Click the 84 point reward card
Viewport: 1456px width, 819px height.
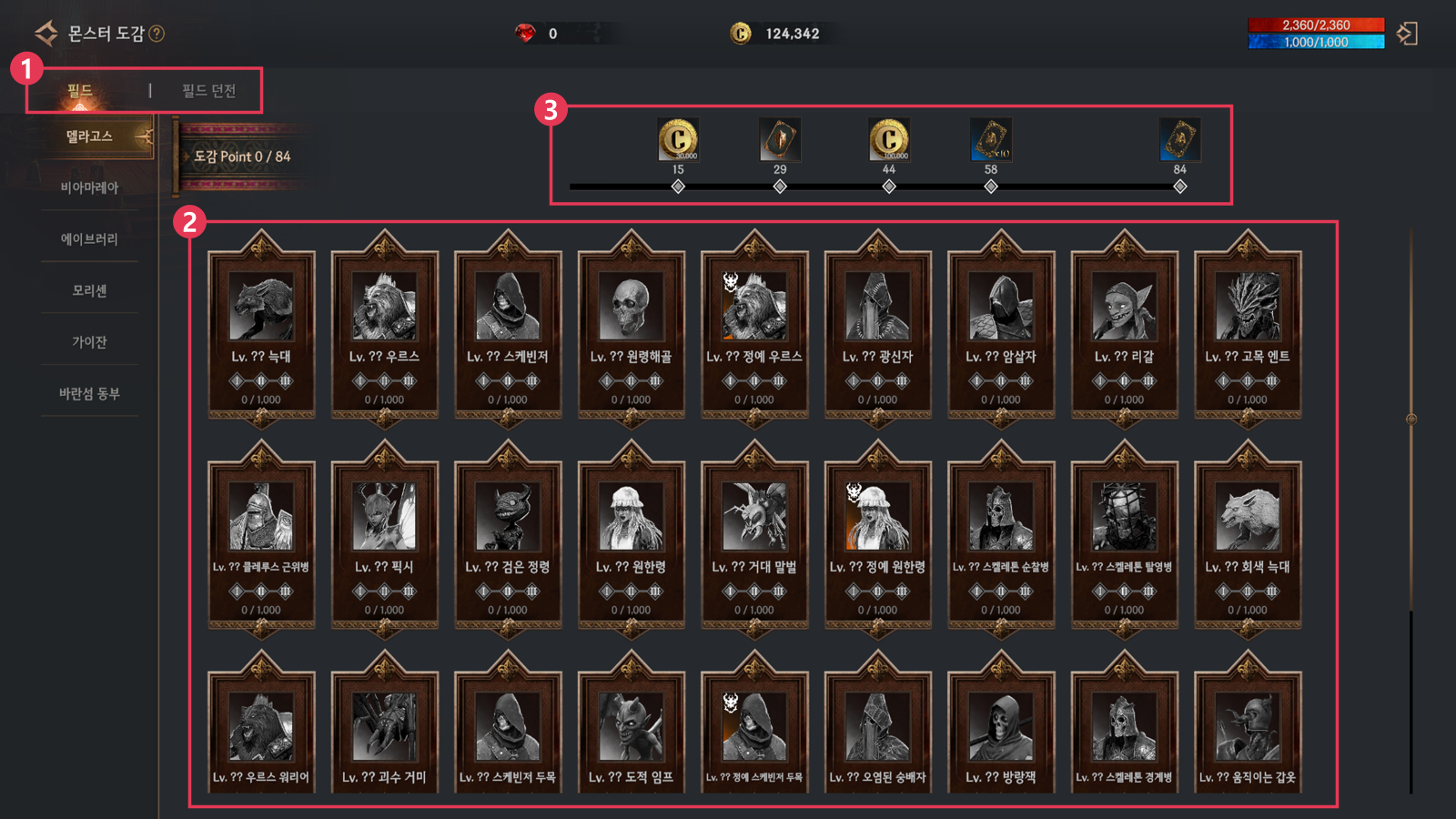click(x=1179, y=140)
